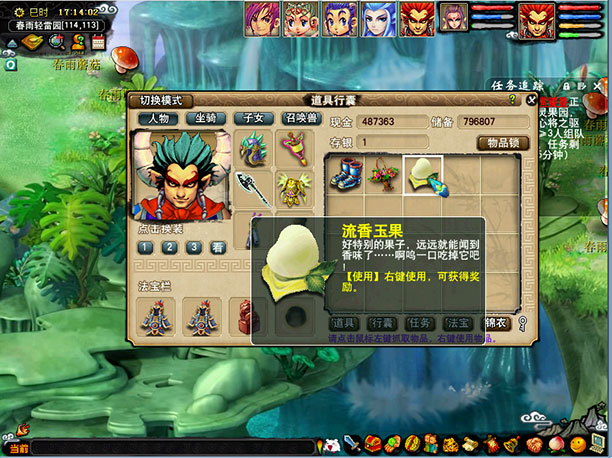This screenshot has height=458, width=612.
Task: Close the item bag window
Action: click(531, 100)
